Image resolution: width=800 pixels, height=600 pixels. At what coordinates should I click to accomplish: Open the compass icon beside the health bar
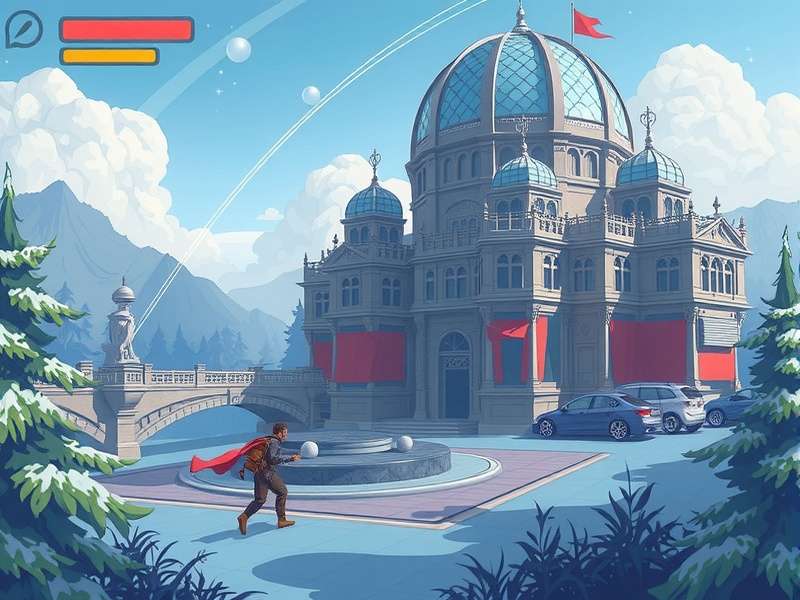[x=24, y=30]
